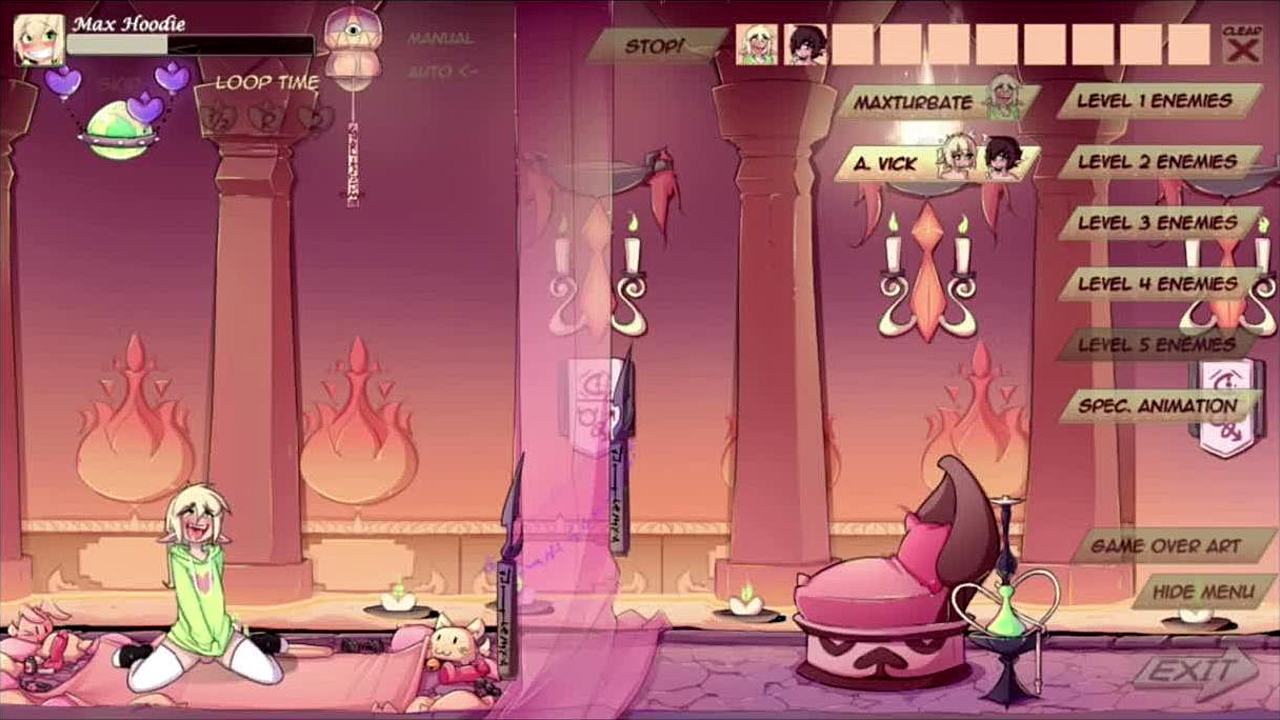Image resolution: width=1280 pixels, height=720 pixels.
Task: Switch playback mode to Manual
Action: 440,39
